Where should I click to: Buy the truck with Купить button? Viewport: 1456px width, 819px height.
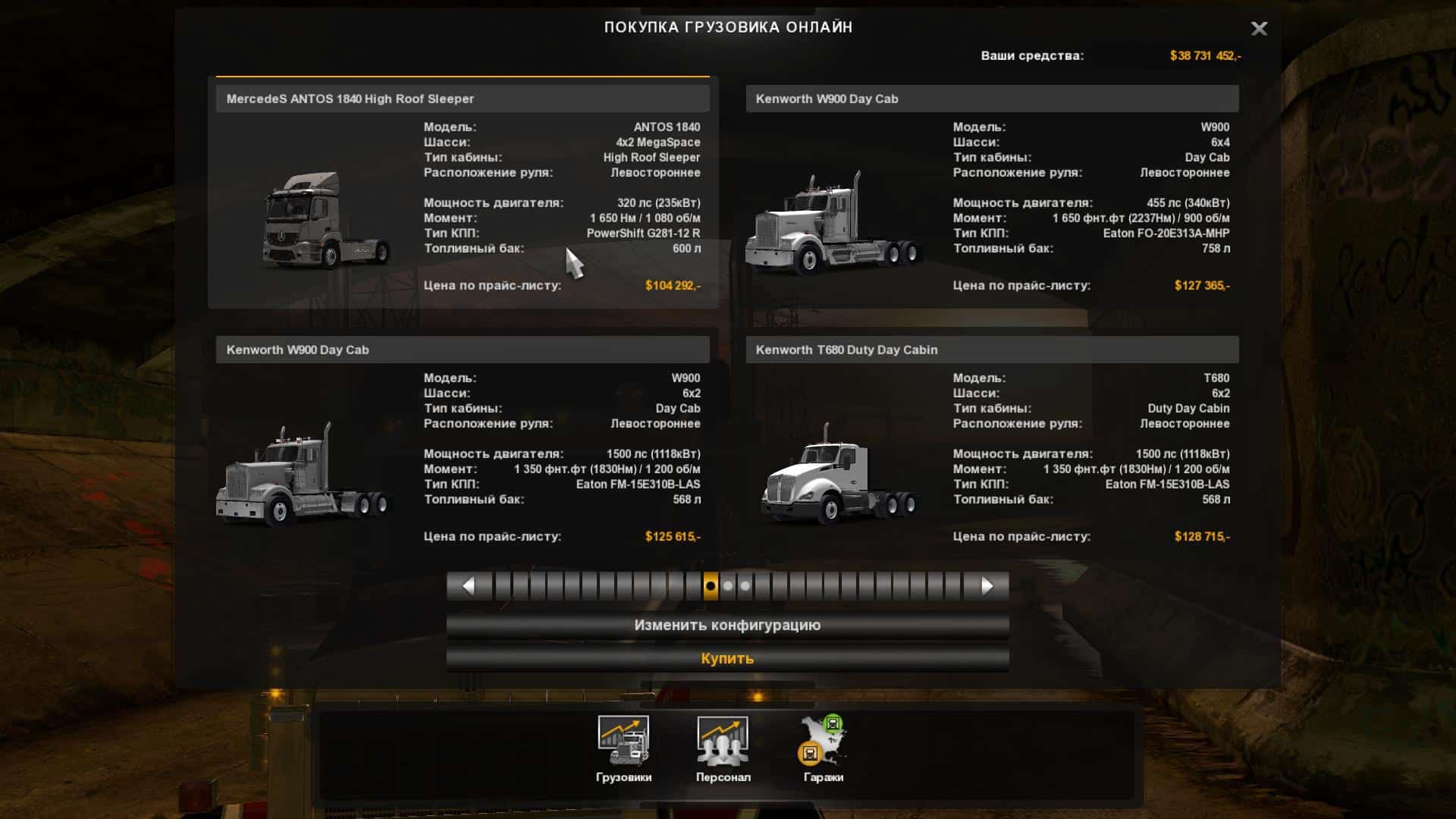[x=727, y=658]
